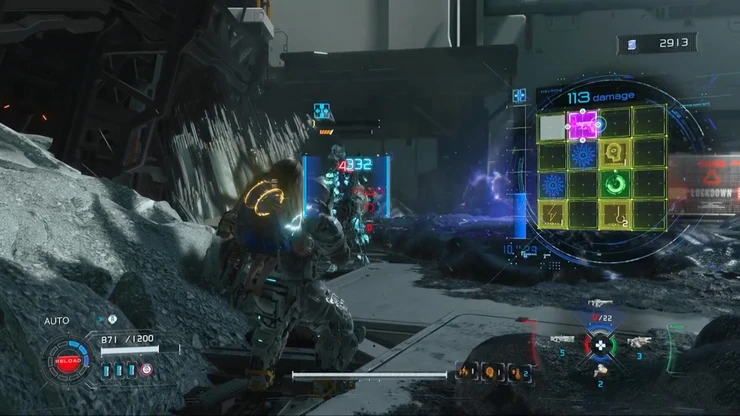The image size is (740, 416).
Task: Choose the yellow head-profile grid tile
Action: point(615,154)
